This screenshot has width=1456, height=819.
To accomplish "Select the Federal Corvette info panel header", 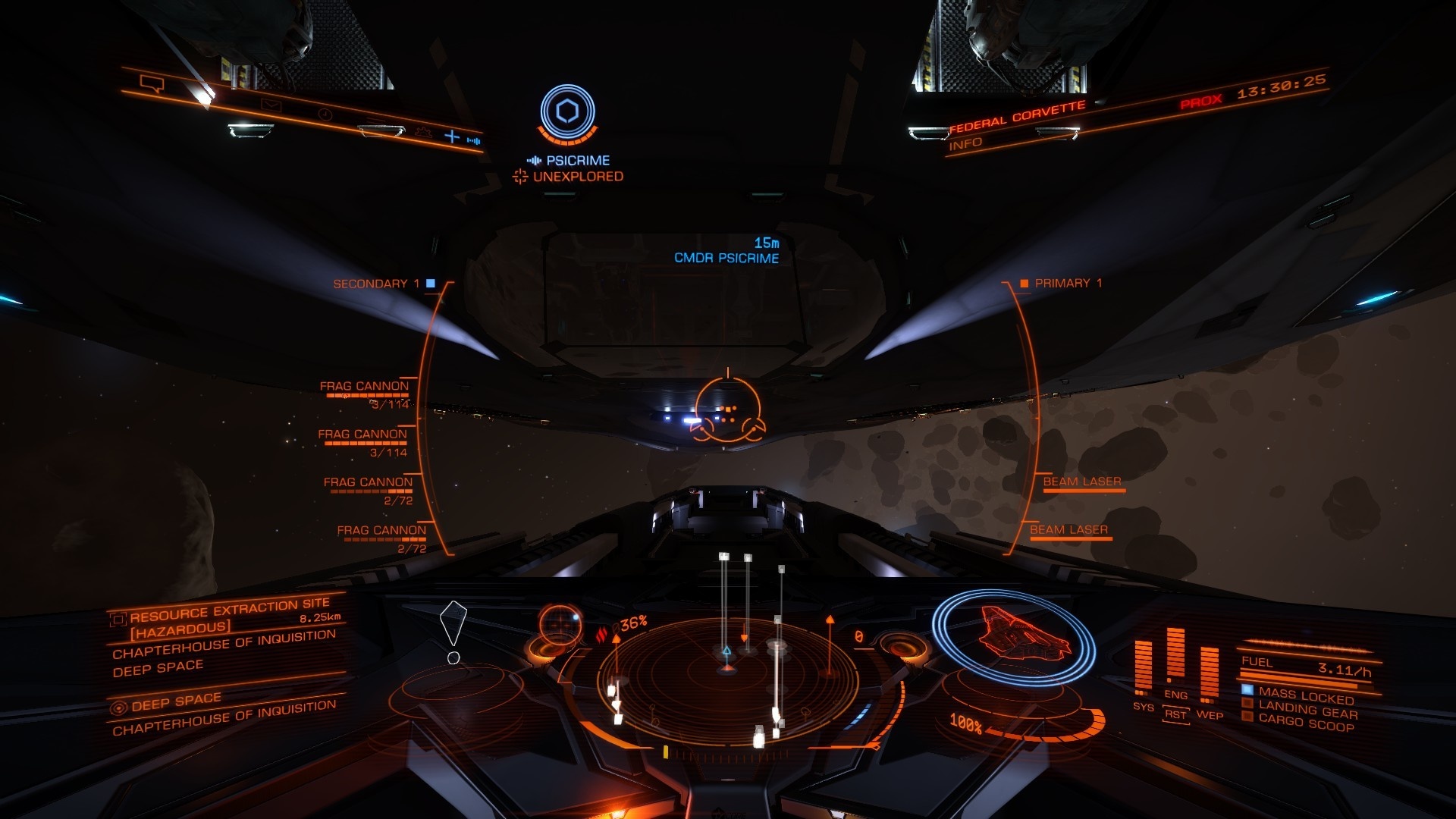I will click(x=1017, y=116).
